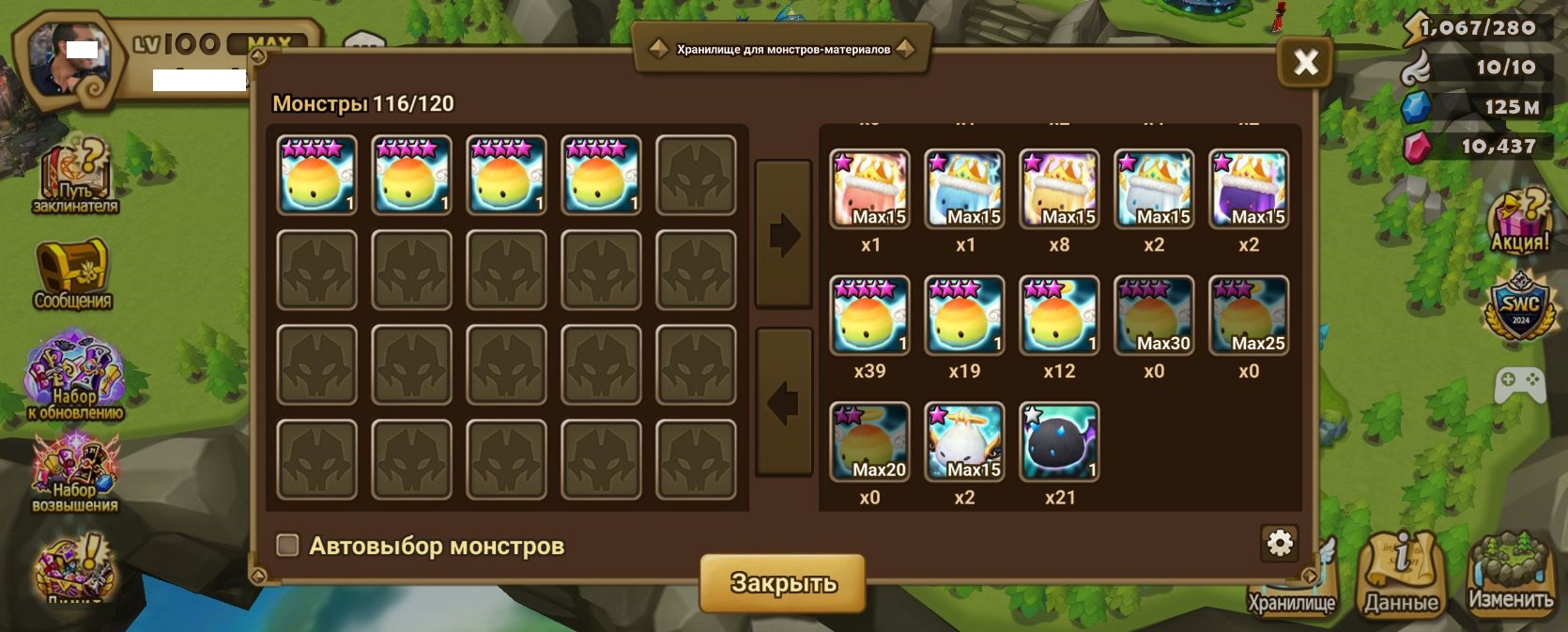
Task: Select the 5-star rainbowmon with x39 count
Action: (870, 316)
